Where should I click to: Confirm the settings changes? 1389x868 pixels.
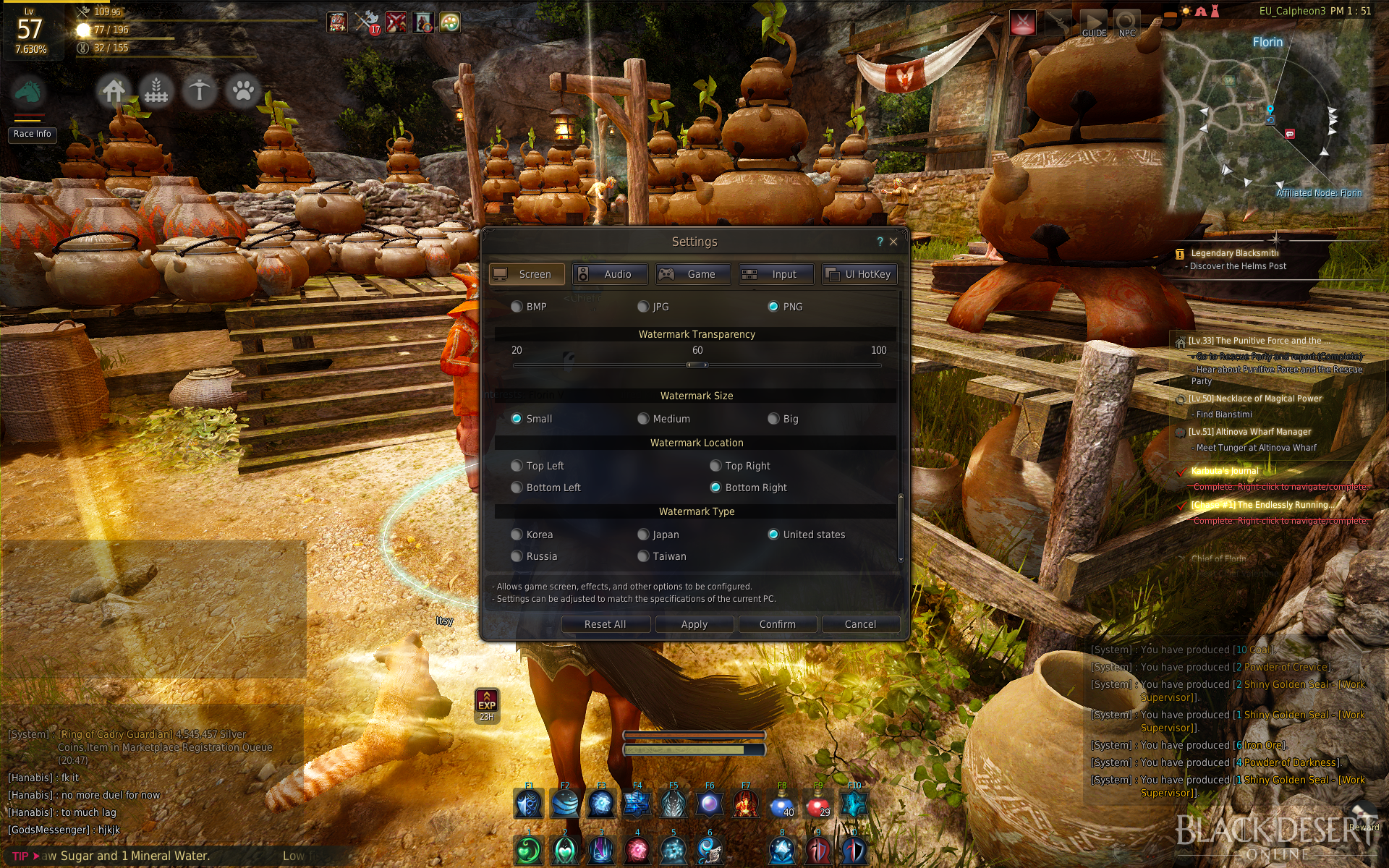coord(777,624)
